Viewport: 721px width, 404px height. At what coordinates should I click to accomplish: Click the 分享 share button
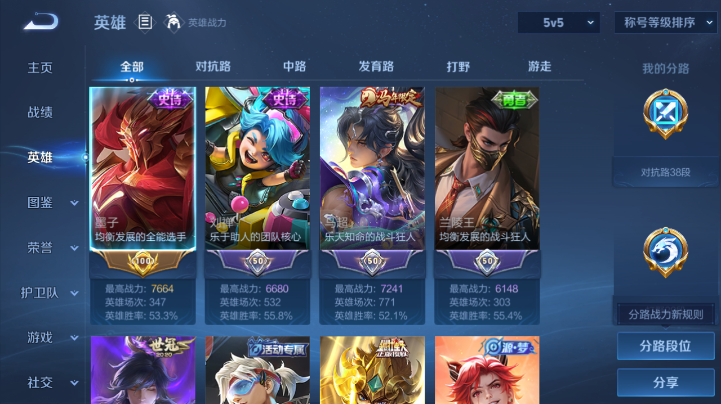point(665,382)
